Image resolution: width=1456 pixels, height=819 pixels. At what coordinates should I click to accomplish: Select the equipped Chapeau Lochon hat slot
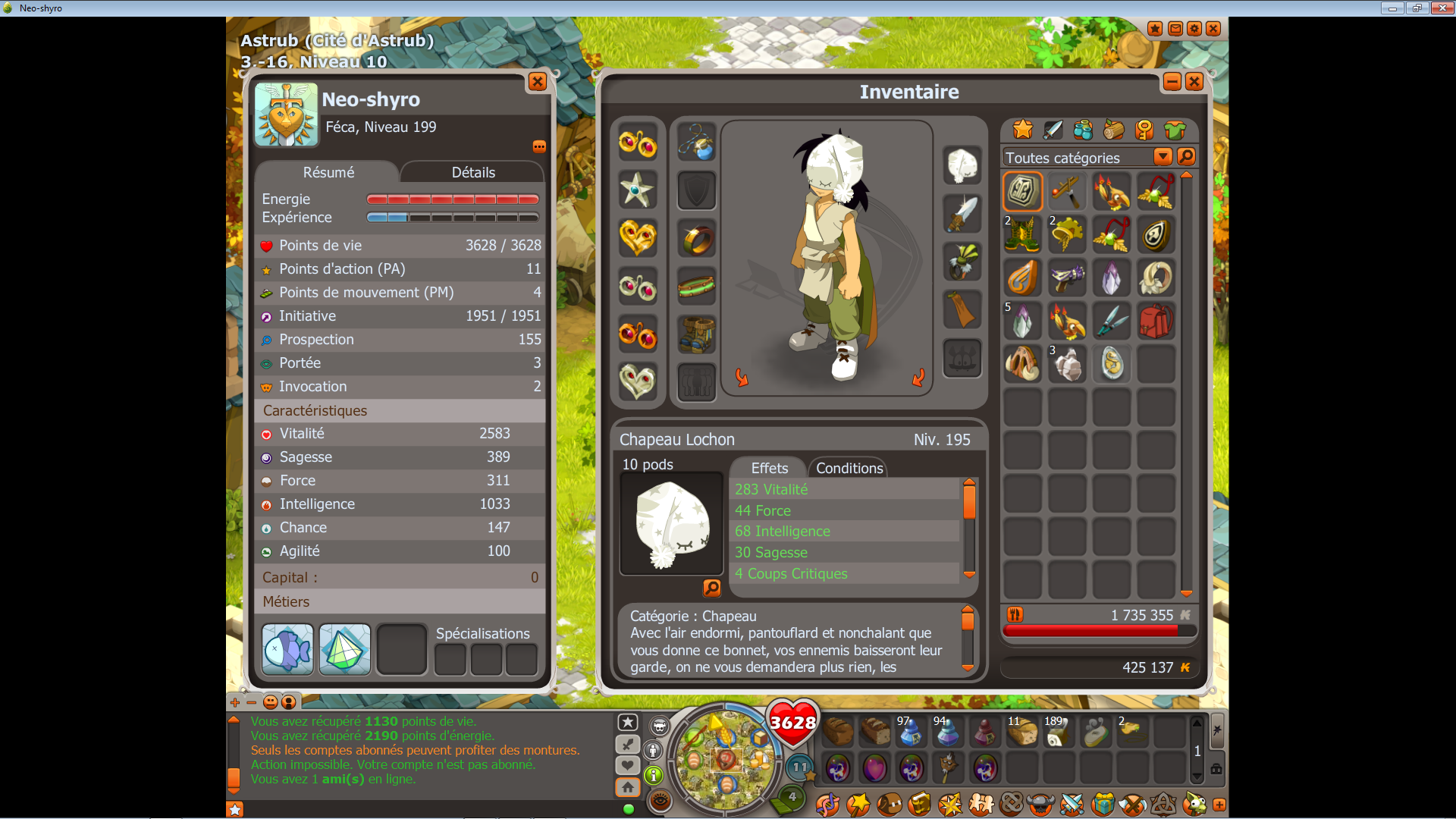[962, 165]
